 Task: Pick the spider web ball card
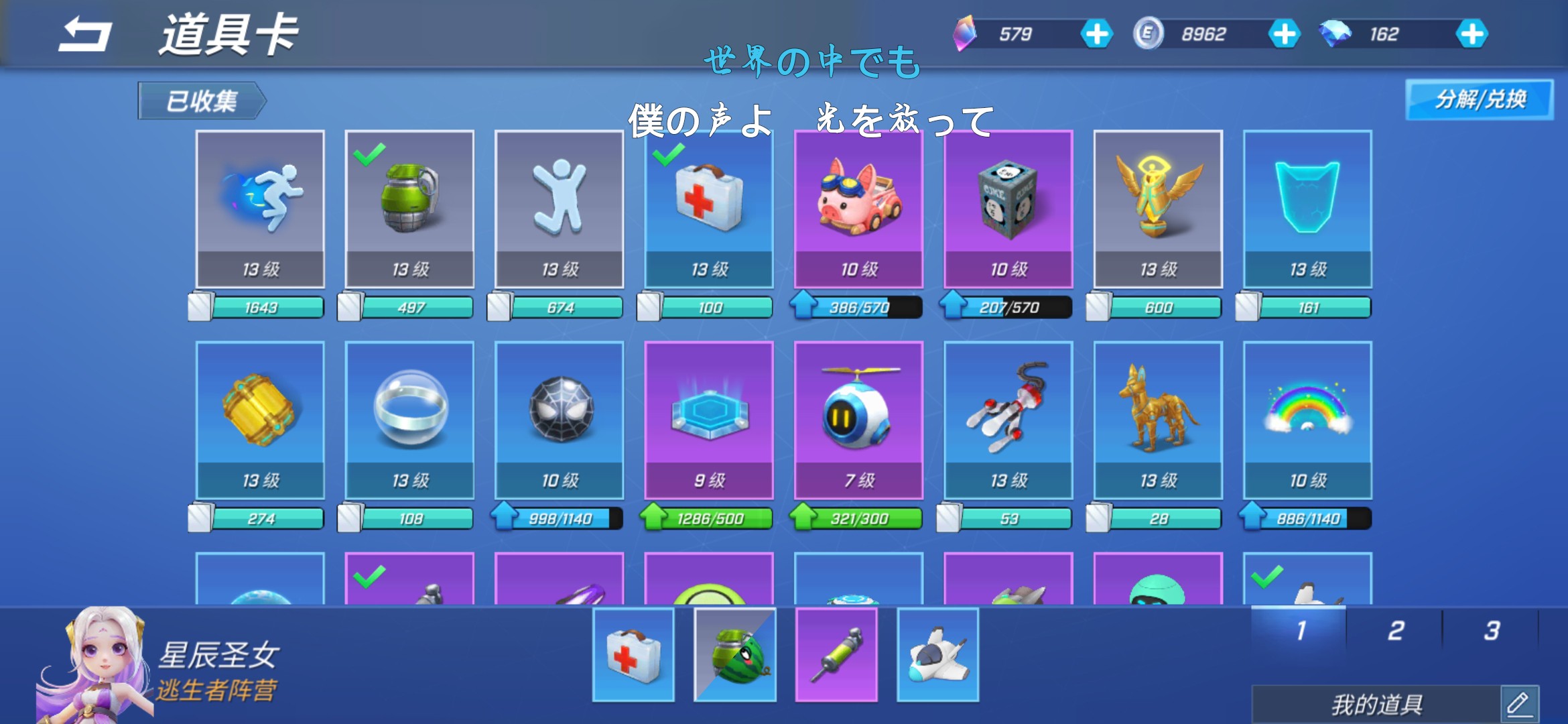click(x=560, y=420)
